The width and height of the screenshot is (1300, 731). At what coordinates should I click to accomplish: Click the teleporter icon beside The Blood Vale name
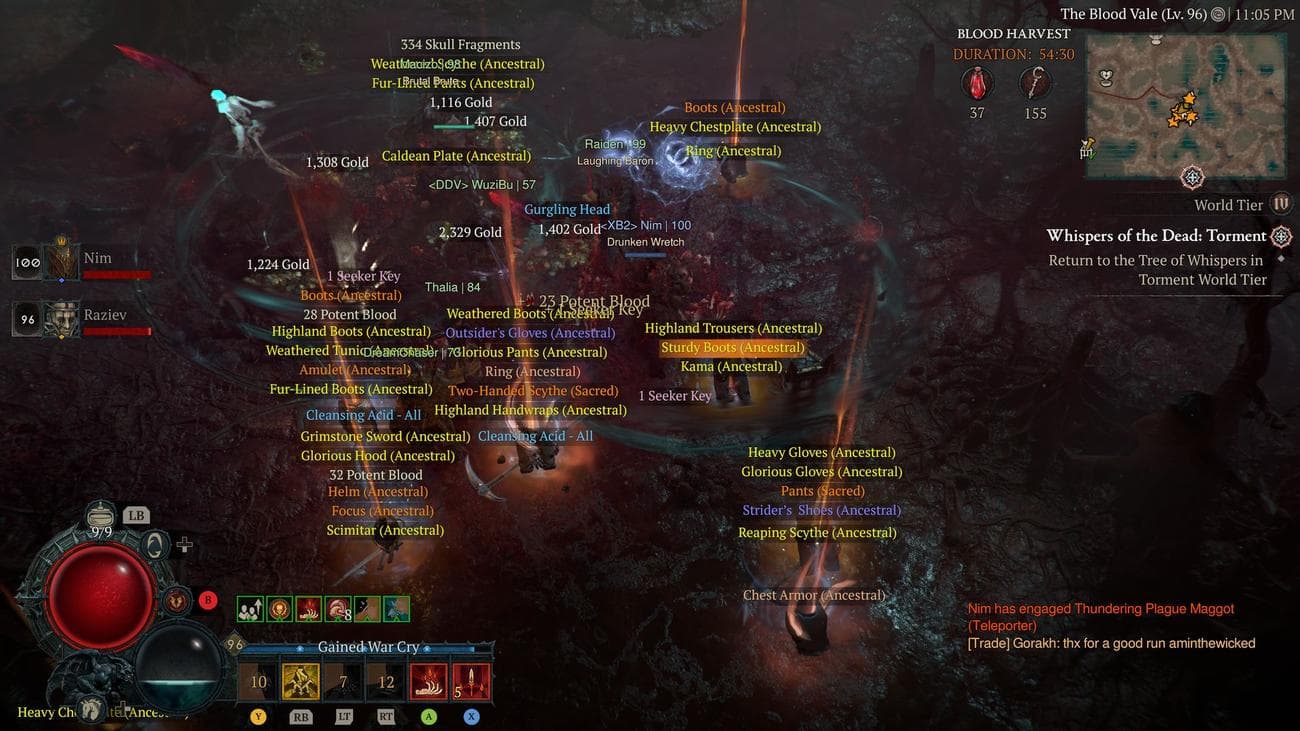tap(1217, 14)
